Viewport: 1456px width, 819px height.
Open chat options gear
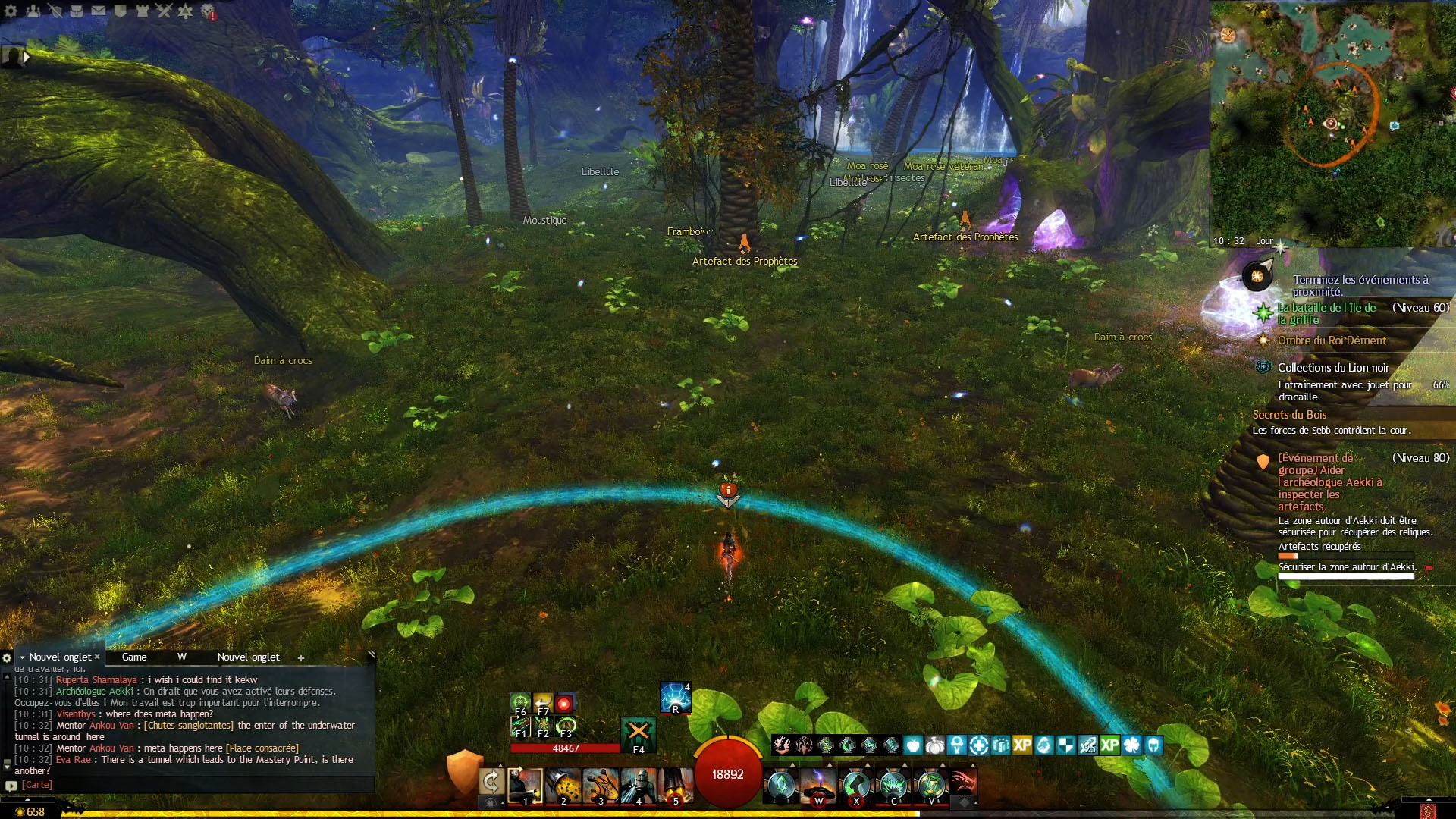pyautogui.click(x=7, y=658)
